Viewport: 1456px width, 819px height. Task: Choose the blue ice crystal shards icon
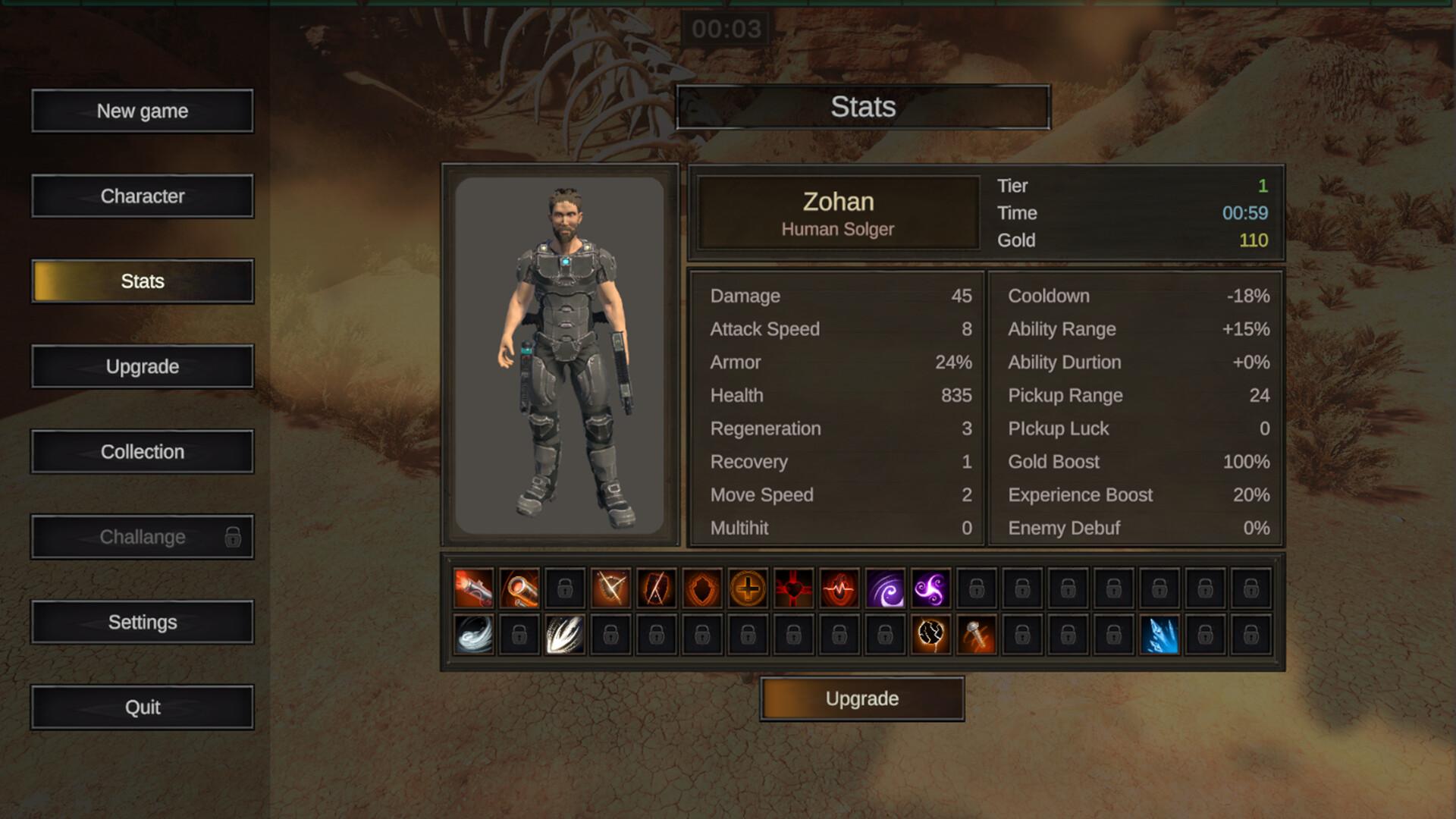(x=1159, y=635)
